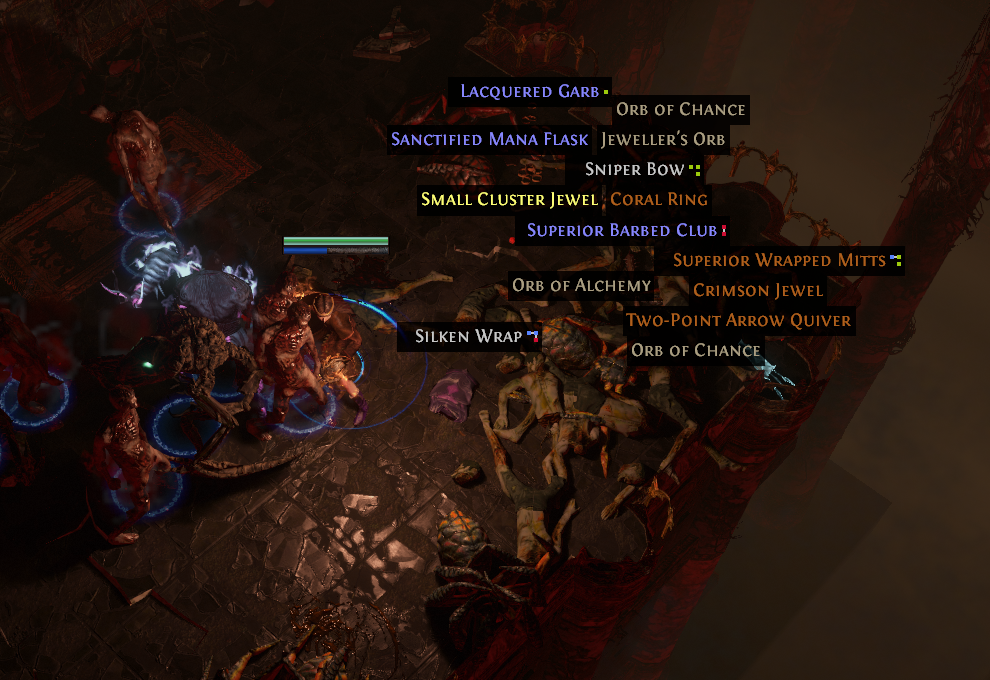Grab the Crimson Jewel item label

758,291
